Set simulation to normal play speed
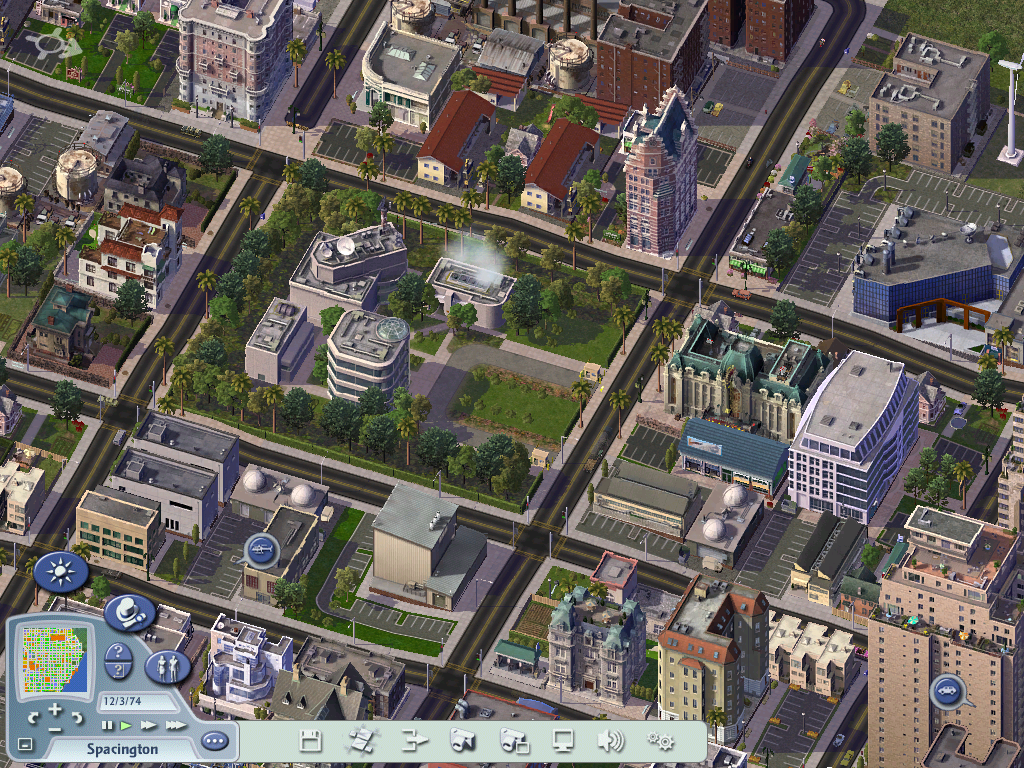This screenshot has width=1024, height=768. [x=126, y=725]
